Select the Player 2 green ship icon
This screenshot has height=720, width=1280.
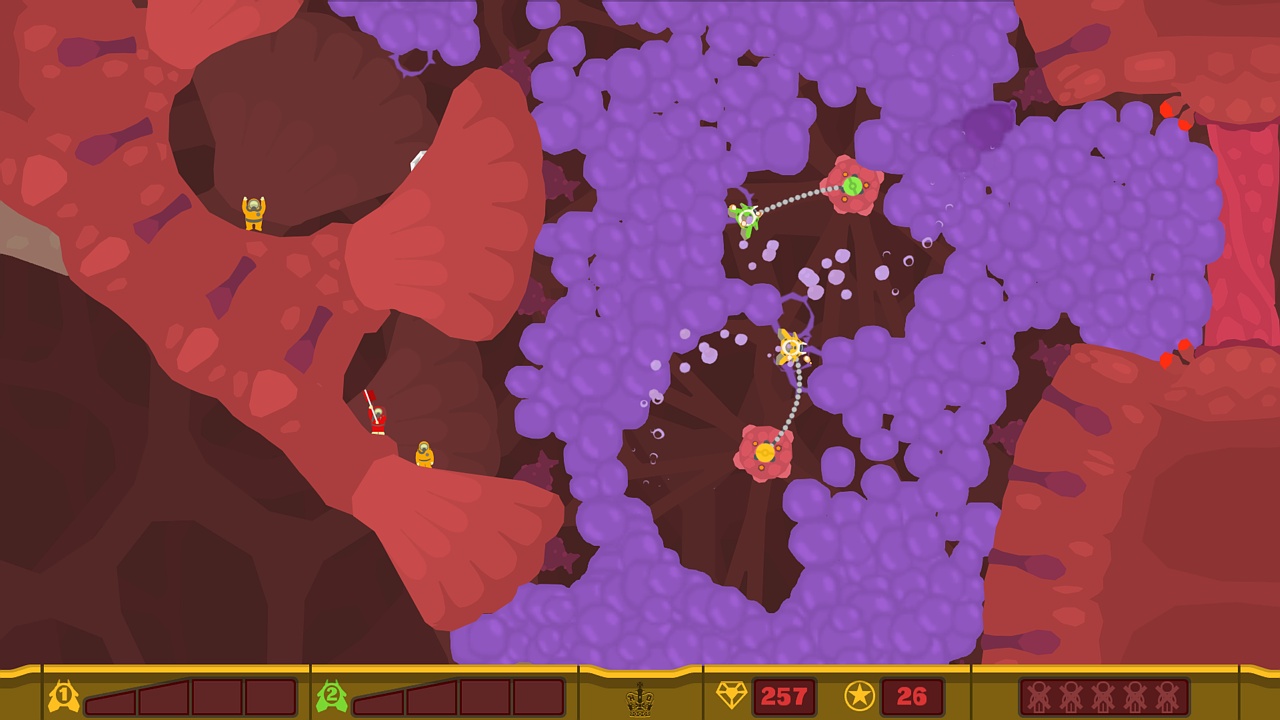[x=330, y=697]
